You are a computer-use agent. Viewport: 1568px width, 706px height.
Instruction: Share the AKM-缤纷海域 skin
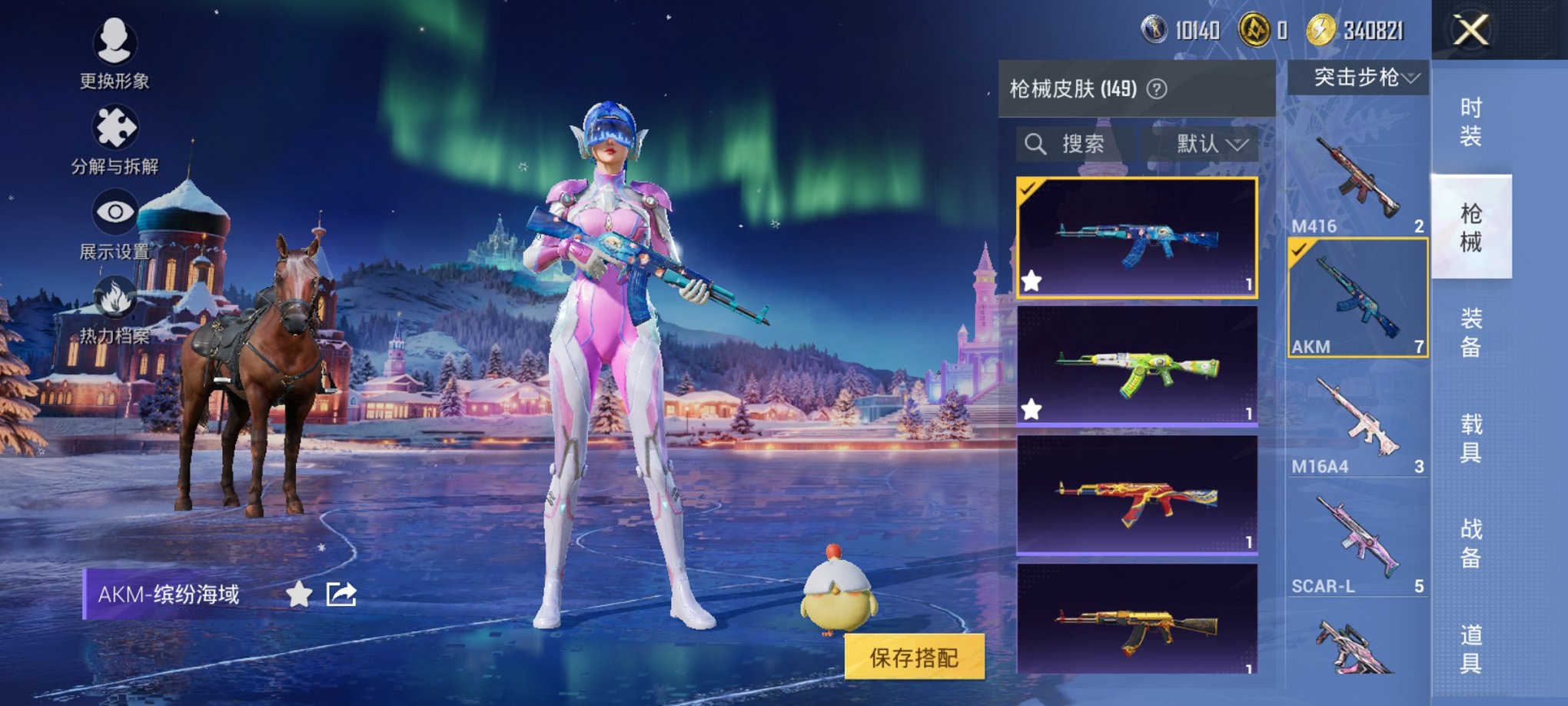coord(341,594)
